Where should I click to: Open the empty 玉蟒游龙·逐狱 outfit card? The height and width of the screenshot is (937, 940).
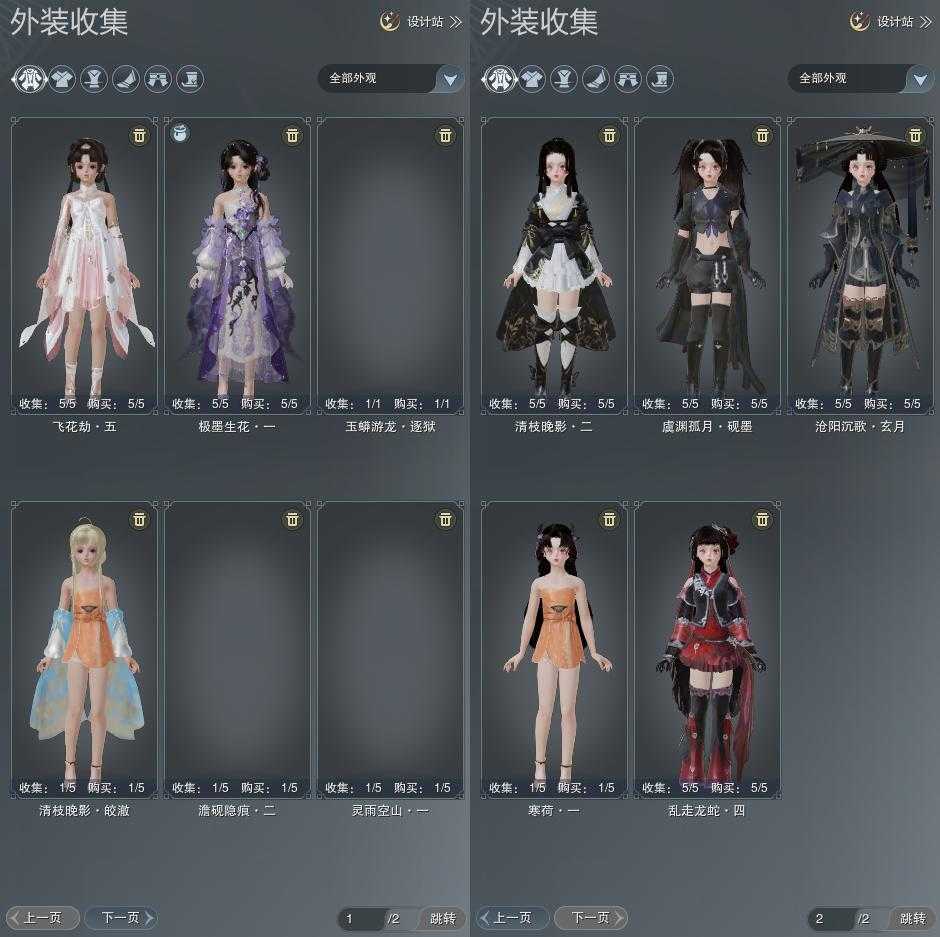[390, 265]
